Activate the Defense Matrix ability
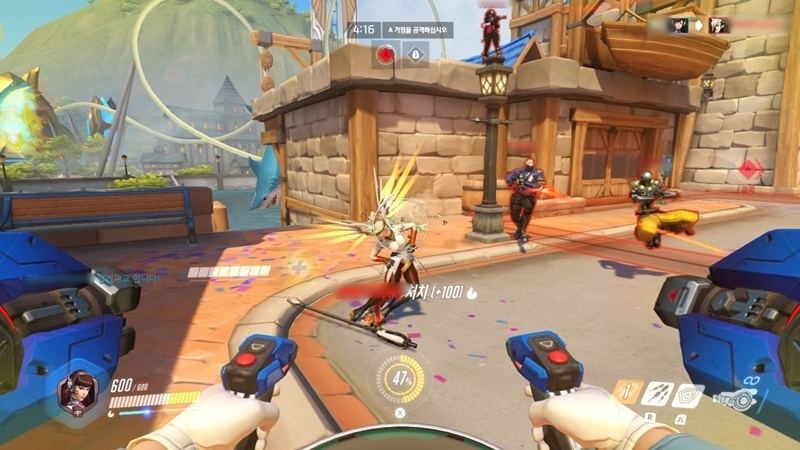800x450 pixels. click(688, 395)
